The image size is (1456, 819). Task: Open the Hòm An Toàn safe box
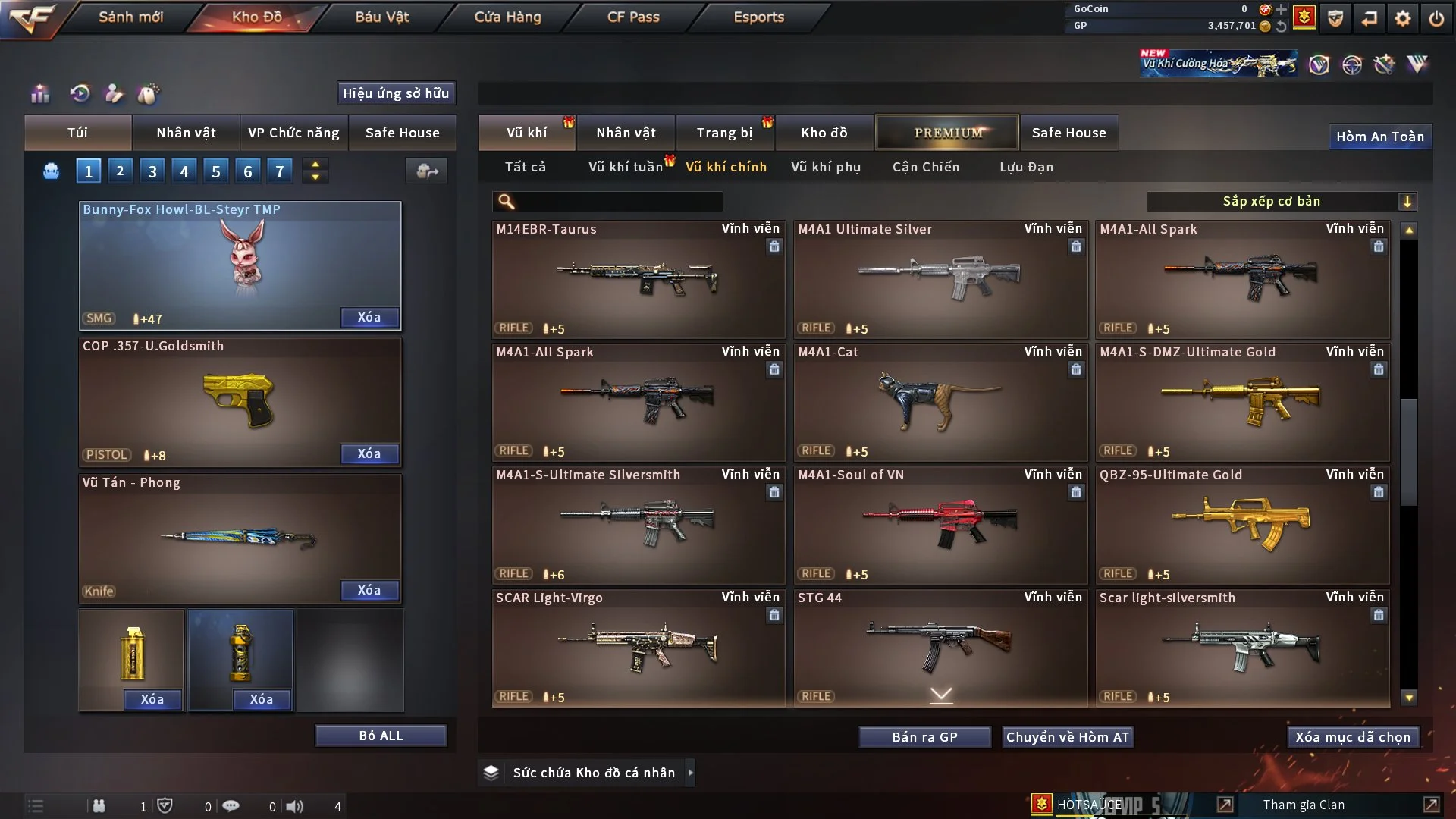[x=1379, y=136]
